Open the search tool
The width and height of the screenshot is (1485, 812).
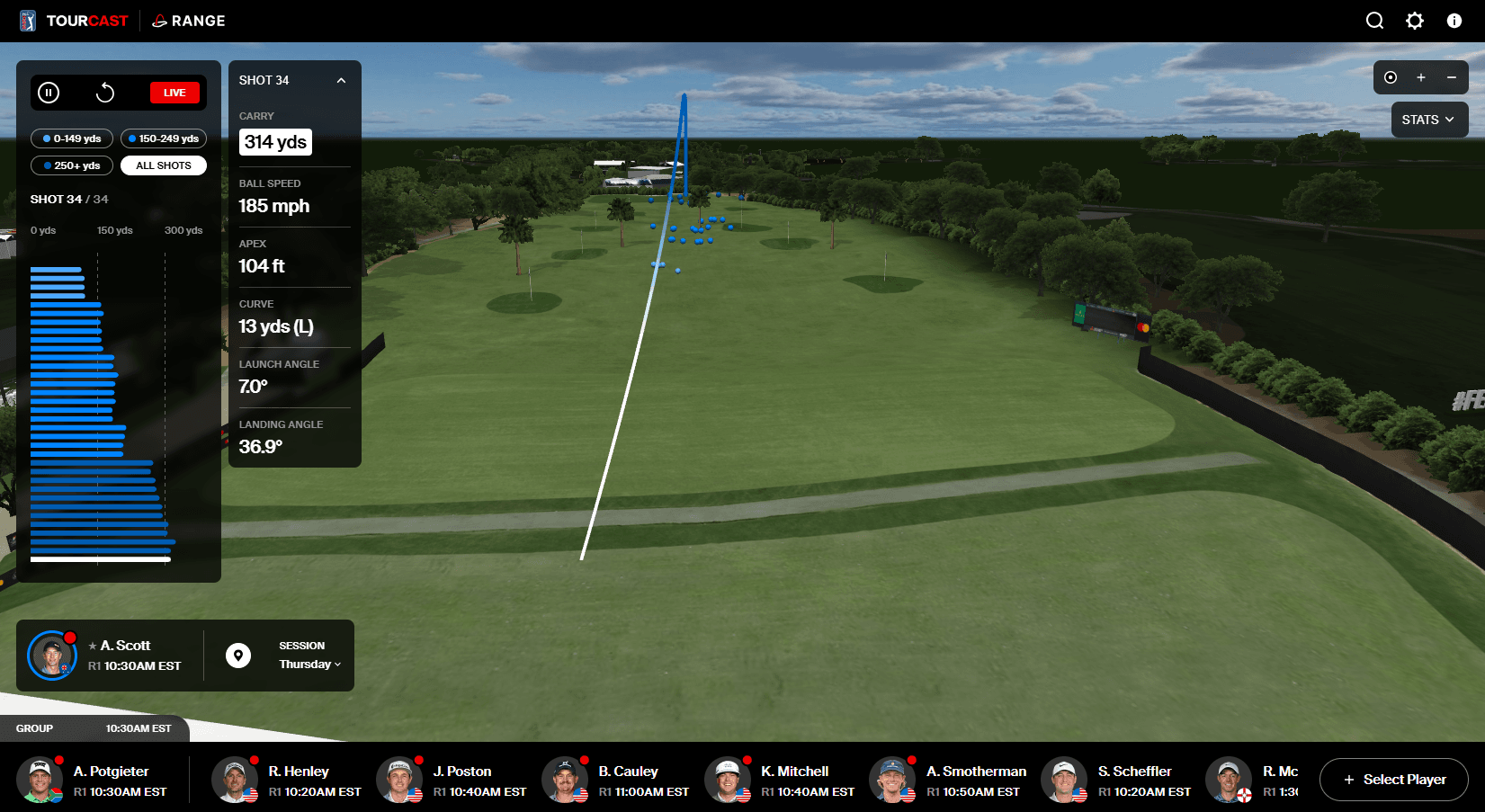pos(1374,20)
